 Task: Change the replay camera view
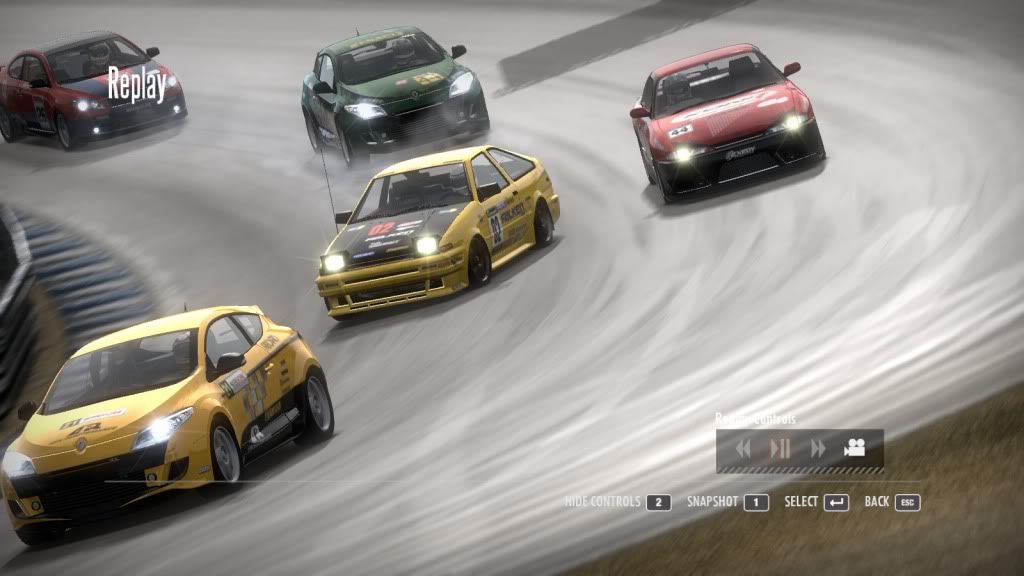pos(854,448)
